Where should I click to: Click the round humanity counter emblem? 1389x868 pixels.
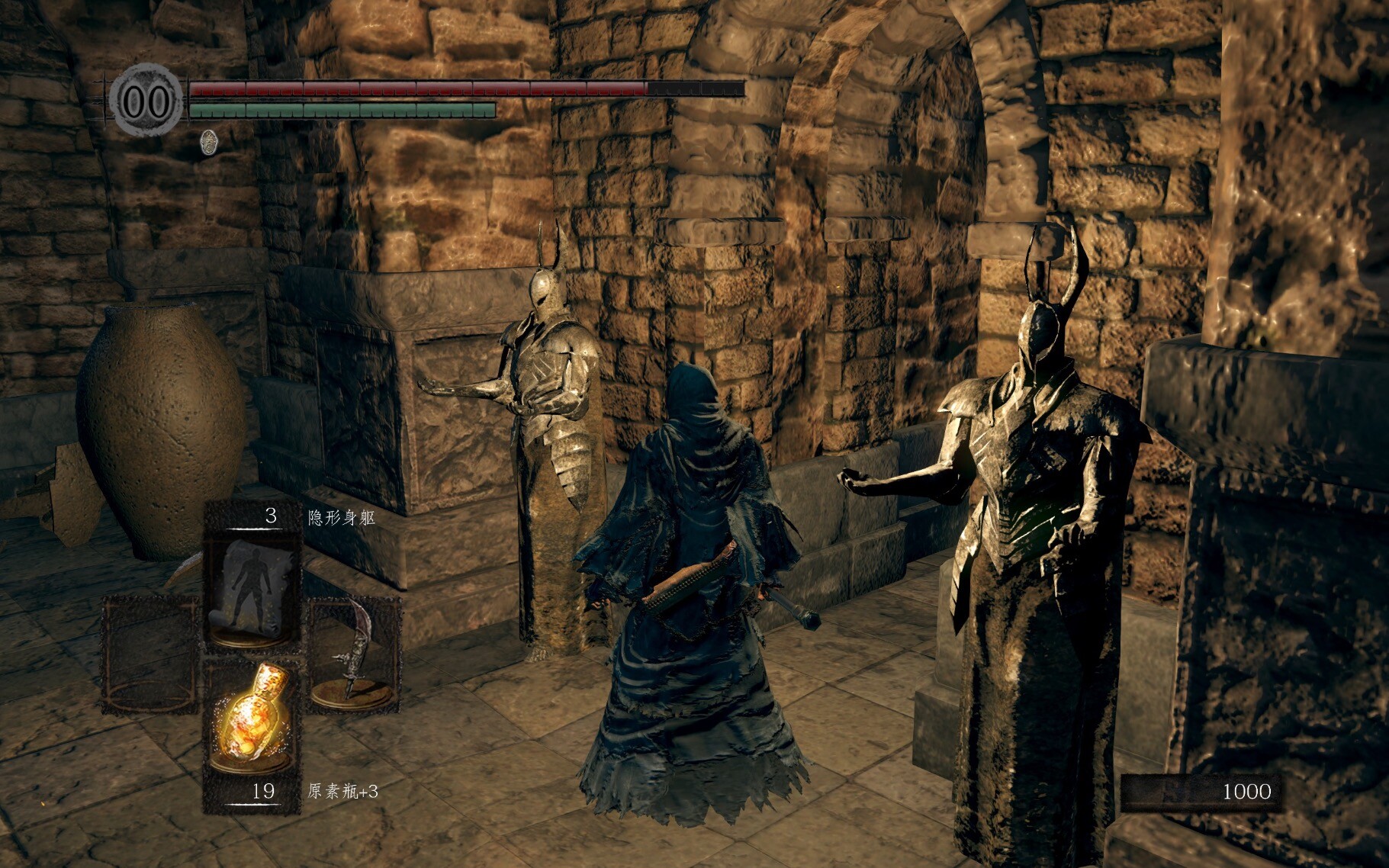pyautogui.click(x=146, y=101)
